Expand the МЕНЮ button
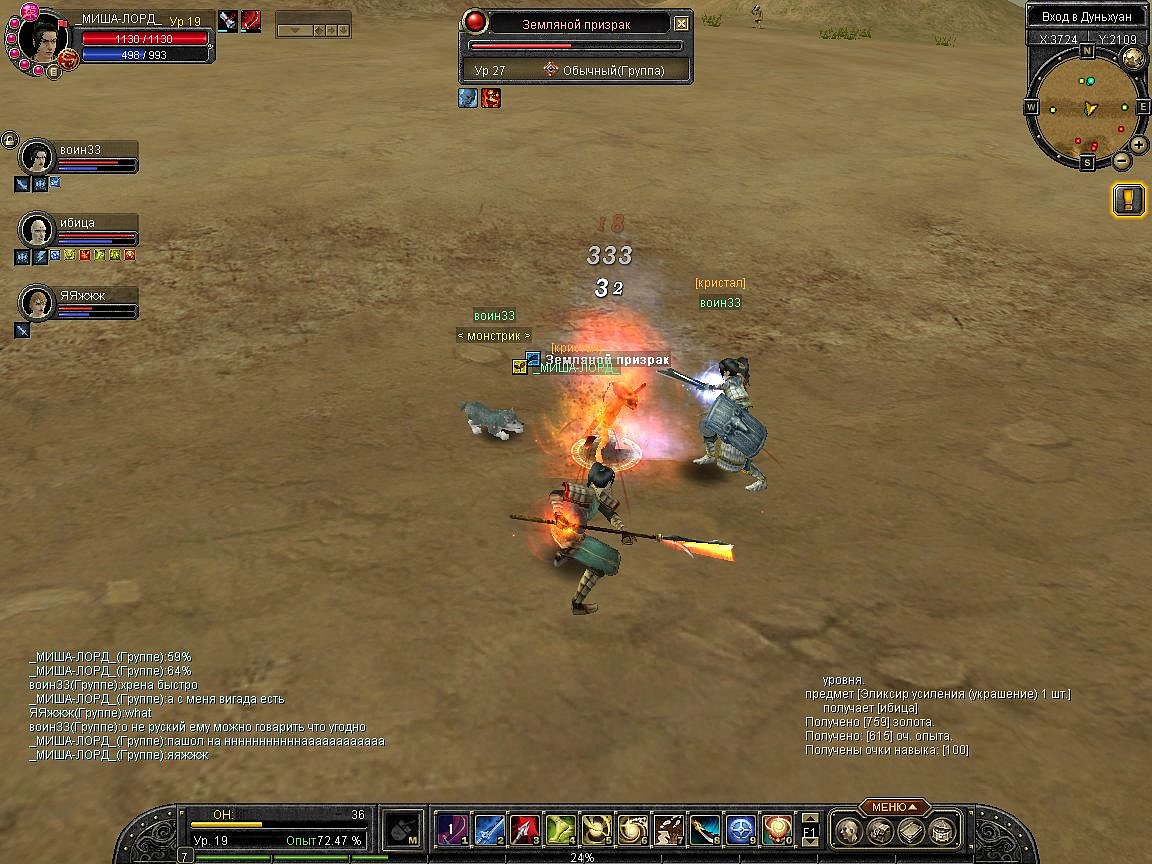Viewport: 1152px width, 864px height. [x=894, y=807]
